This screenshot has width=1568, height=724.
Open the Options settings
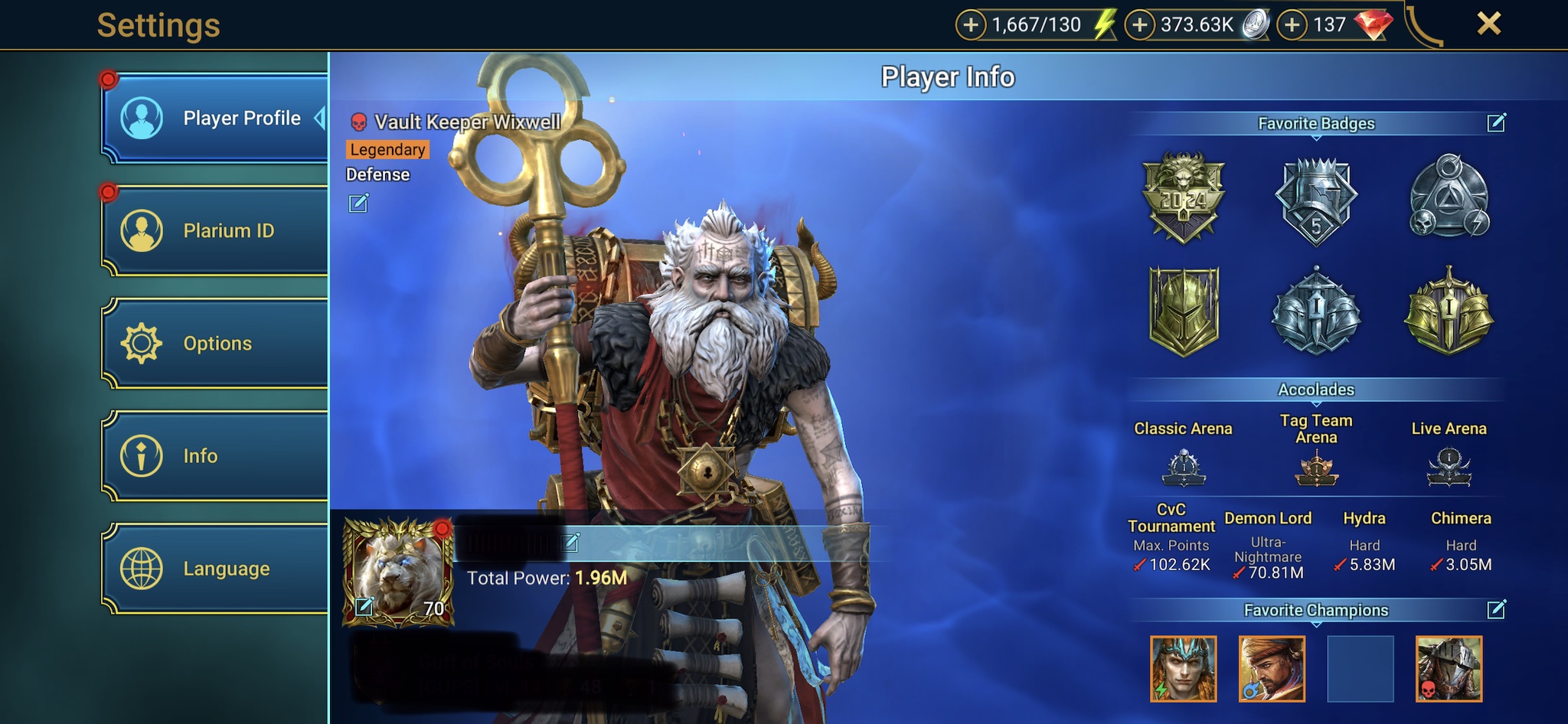coord(215,343)
